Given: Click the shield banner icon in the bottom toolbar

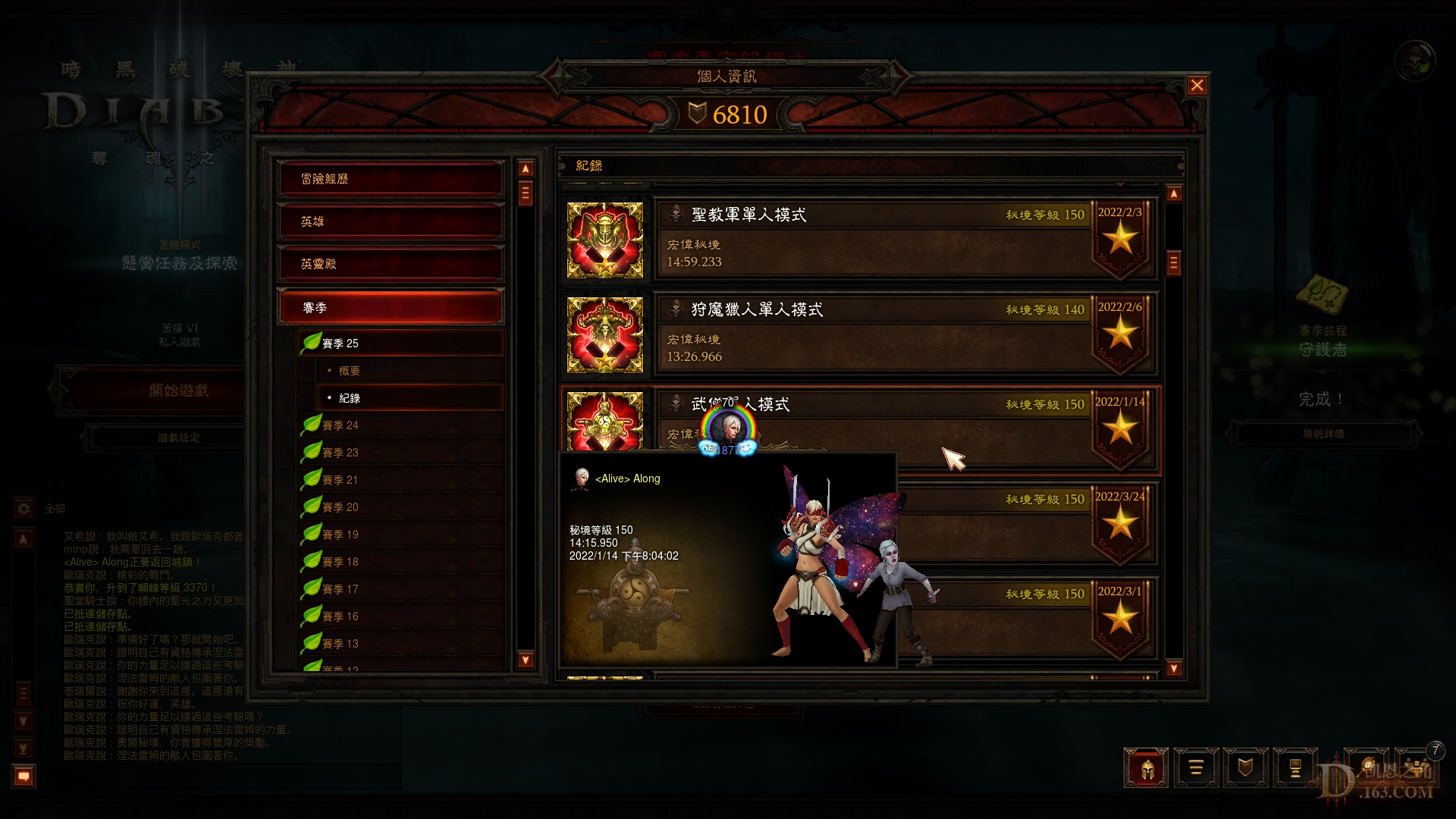Looking at the screenshot, I should pyautogui.click(x=1246, y=768).
